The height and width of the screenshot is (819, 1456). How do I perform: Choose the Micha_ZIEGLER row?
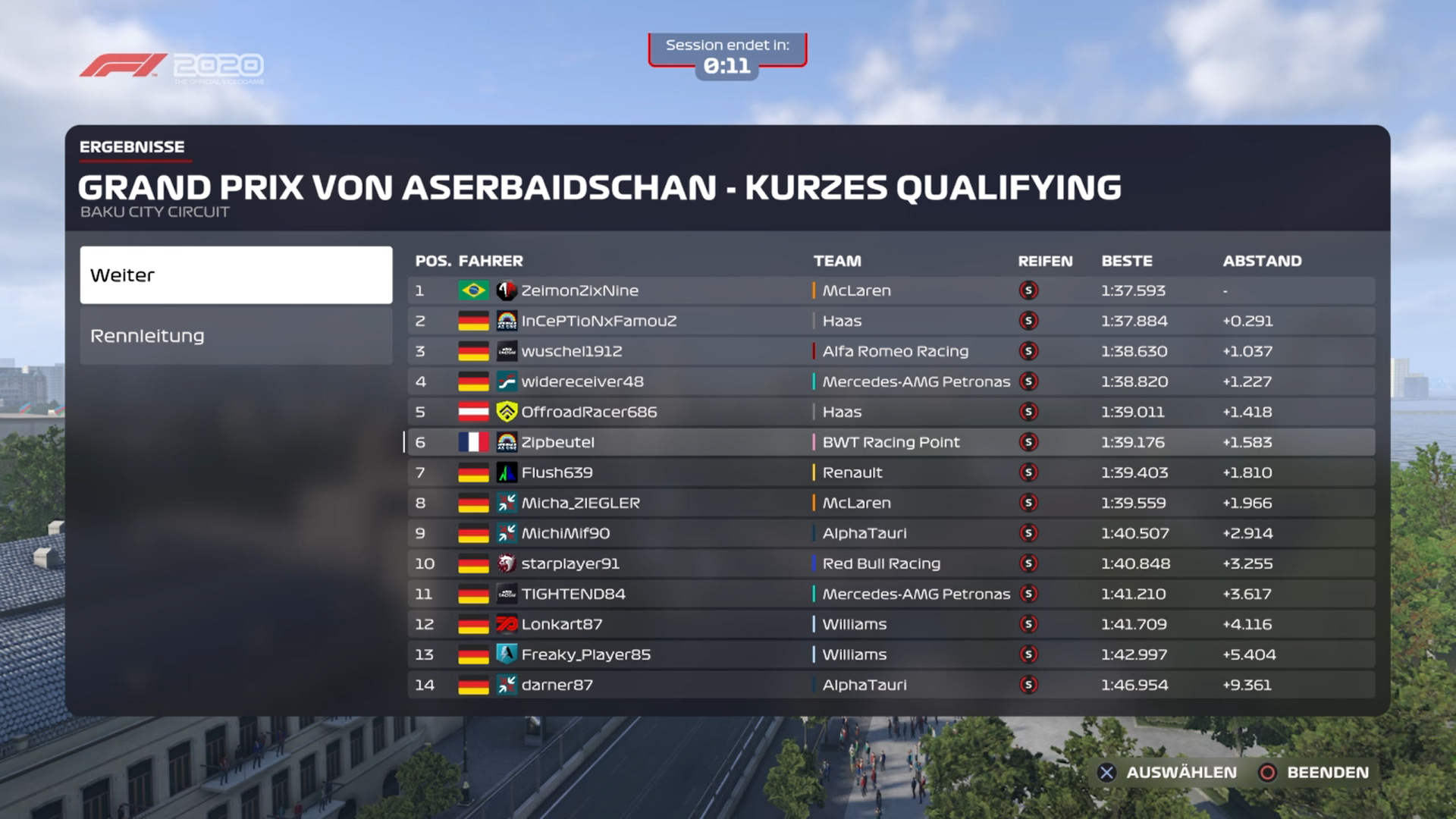890,503
